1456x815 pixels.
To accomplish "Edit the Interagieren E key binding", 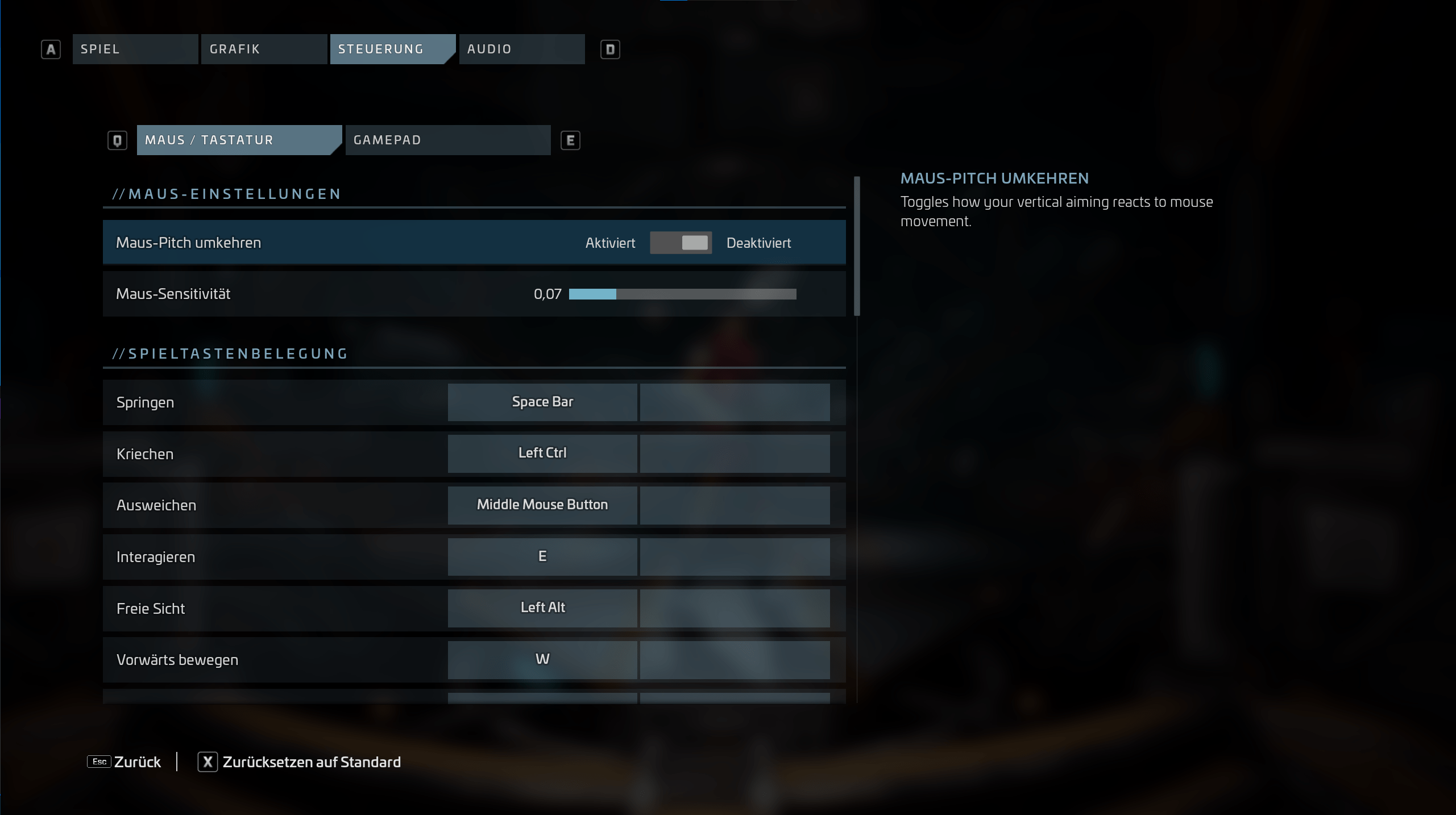I will pyautogui.click(x=542, y=557).
